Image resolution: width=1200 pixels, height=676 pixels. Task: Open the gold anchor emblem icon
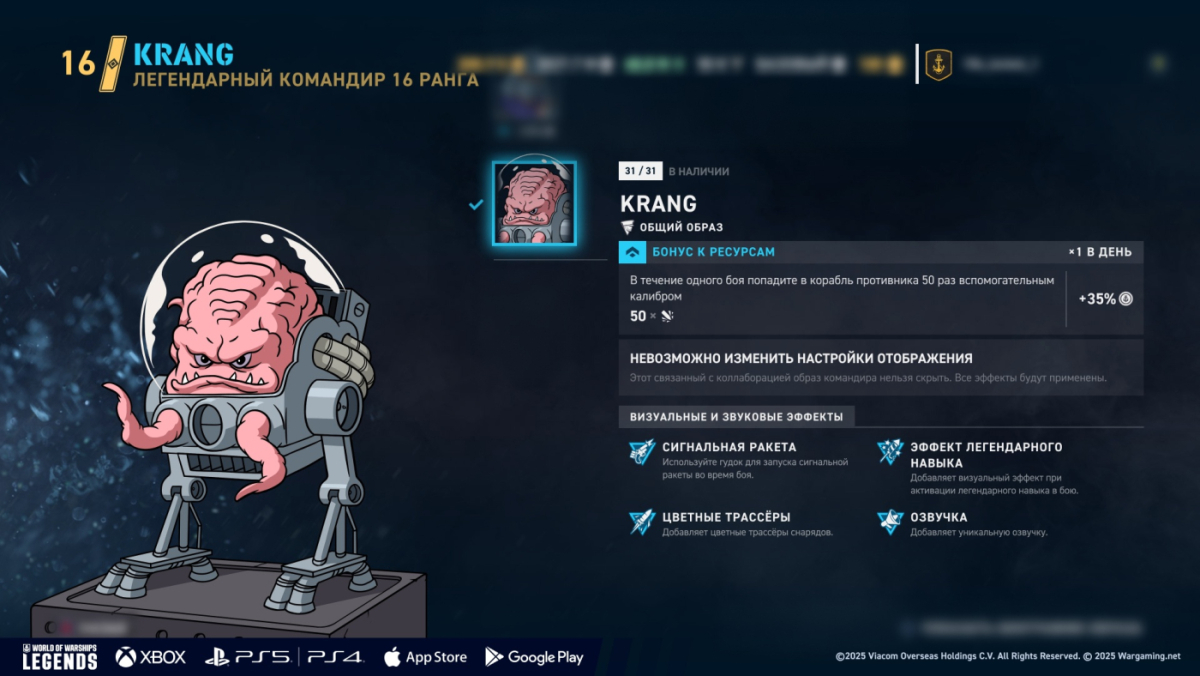coord(938,65)
